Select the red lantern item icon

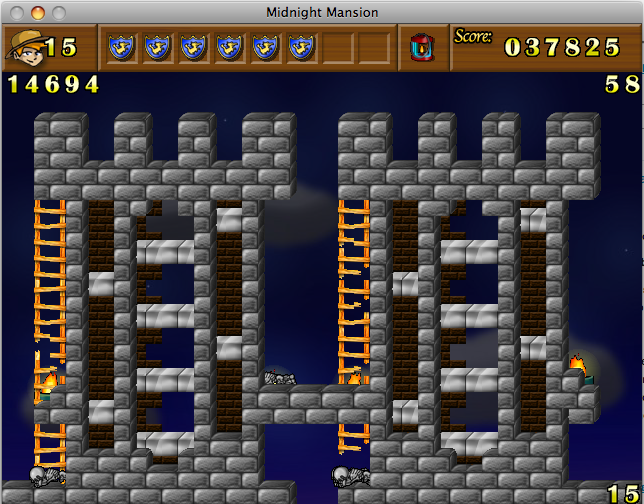point(422,47)
